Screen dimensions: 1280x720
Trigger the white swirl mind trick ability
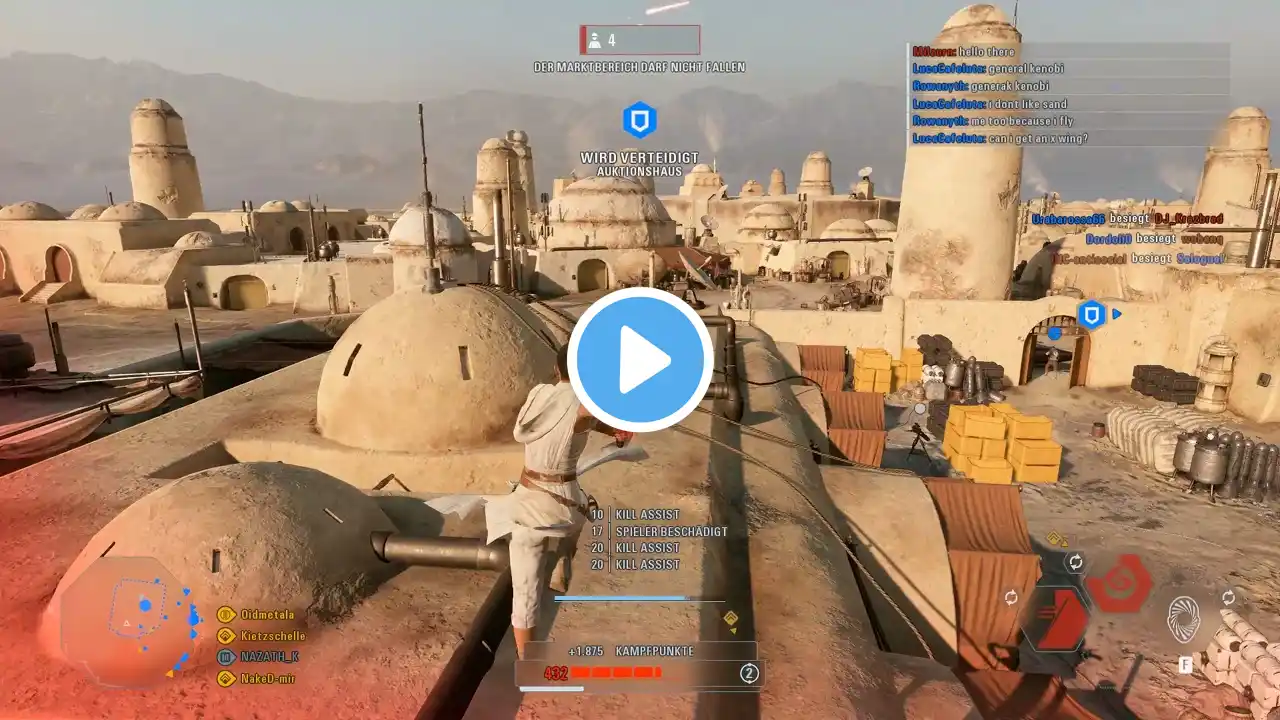click(1184, 619)
